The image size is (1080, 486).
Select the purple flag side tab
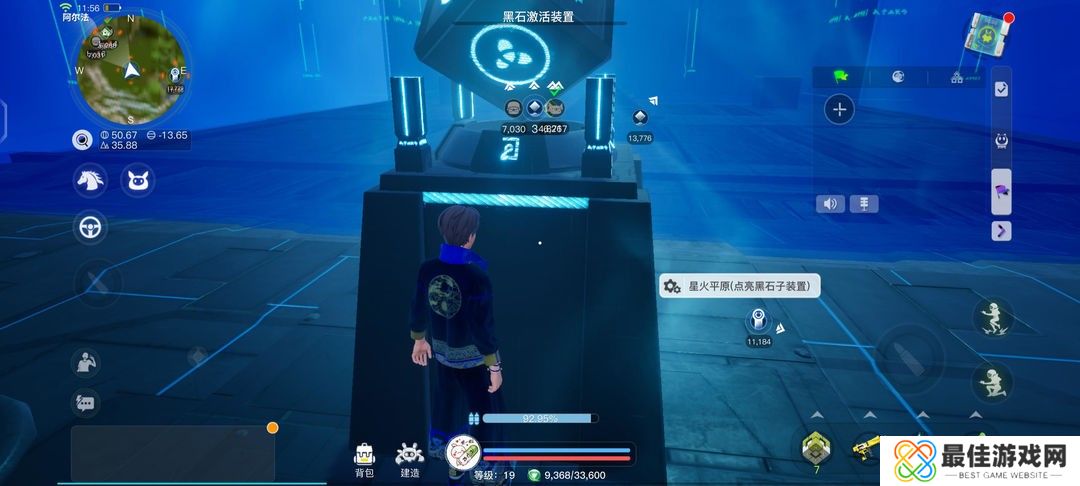pyautogui.click(x=1001, y=190)
